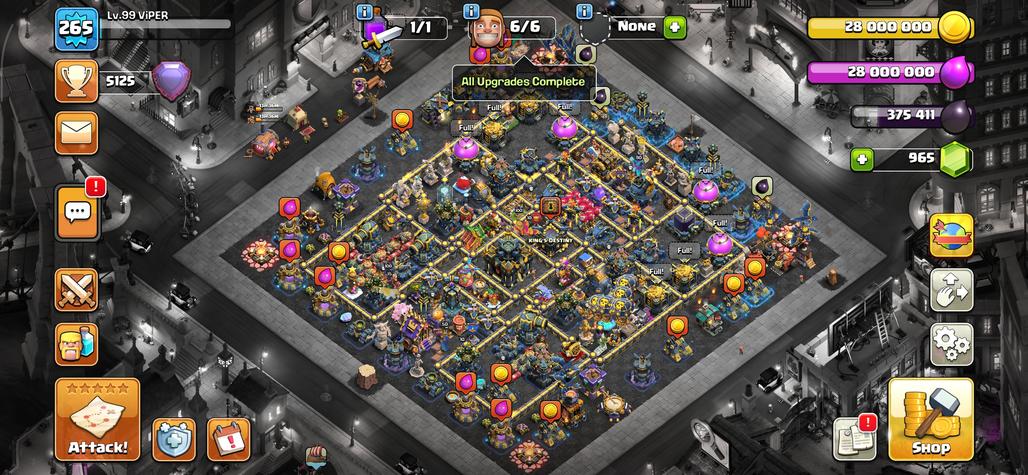This screenshot has width=1028, height=475.
Task: Open the army barbarian and potion button
Action: click(x=76, y=344)
